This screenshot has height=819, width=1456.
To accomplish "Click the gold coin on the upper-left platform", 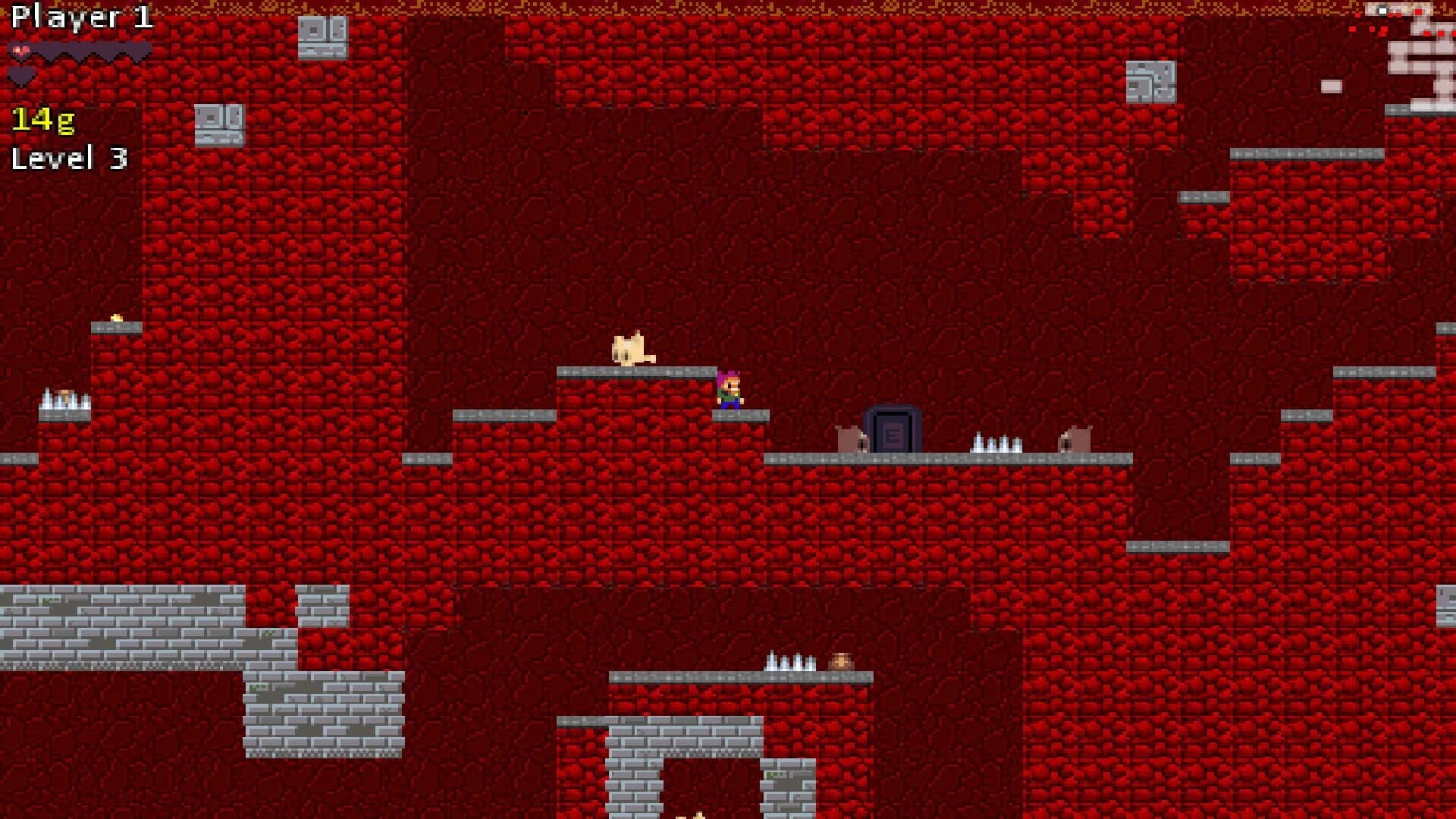I will (x=117, y=318).
